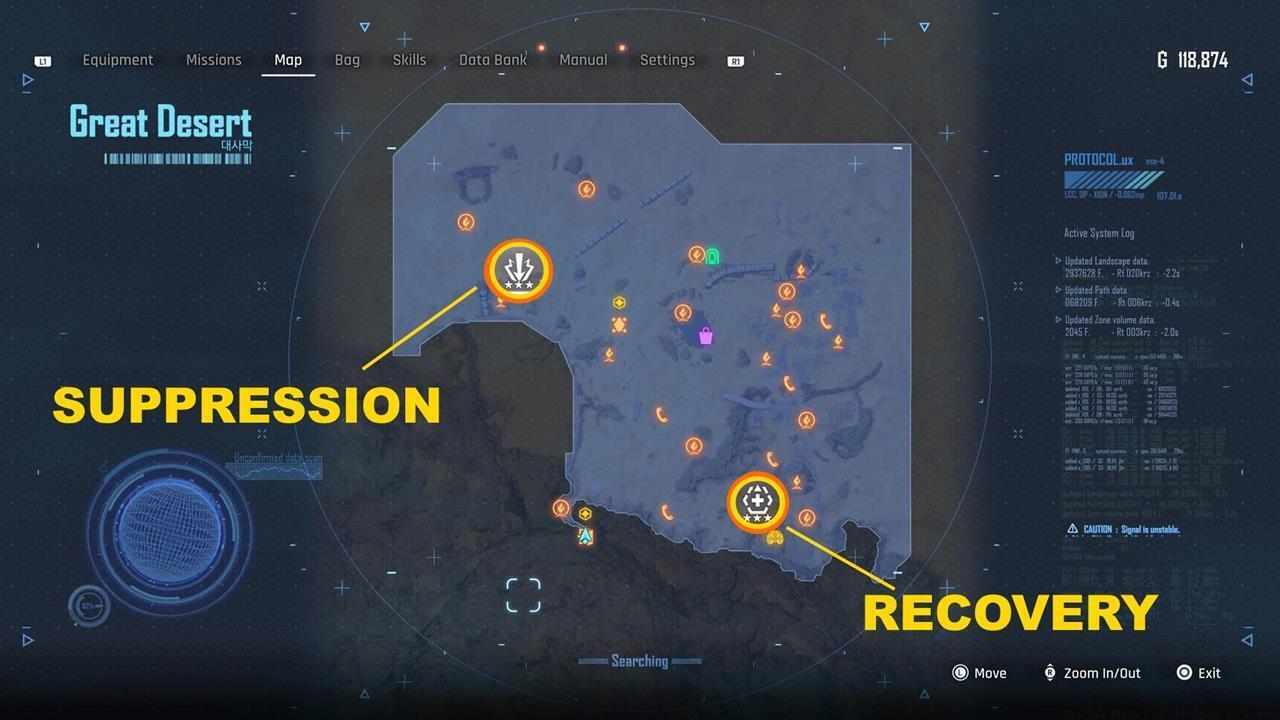1280x720 pixels.
Task: Click the purple shop bag icon
Action: click(706, 336)
